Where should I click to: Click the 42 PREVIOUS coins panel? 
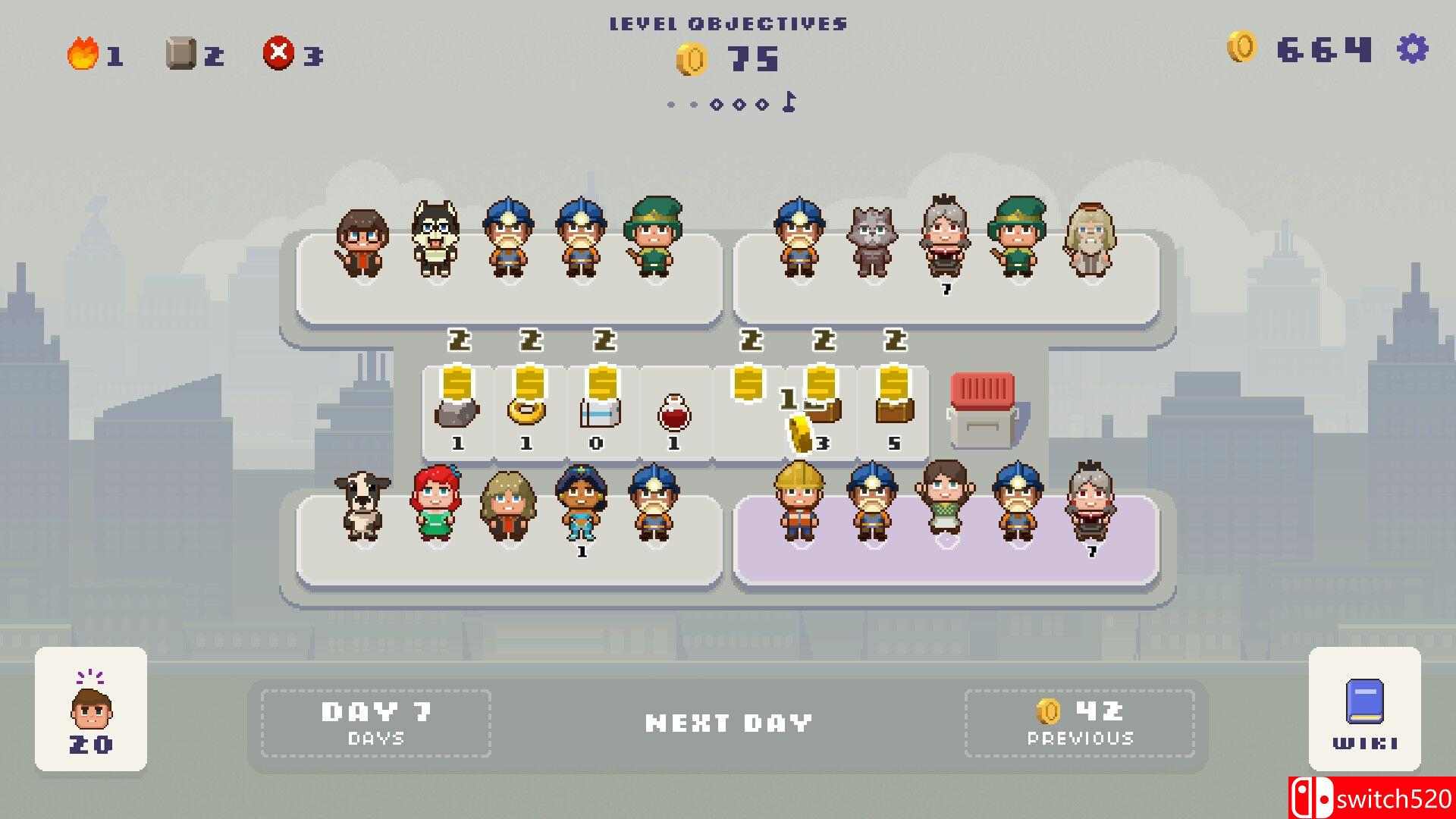pyautogui.click(x=1080, y=721)
